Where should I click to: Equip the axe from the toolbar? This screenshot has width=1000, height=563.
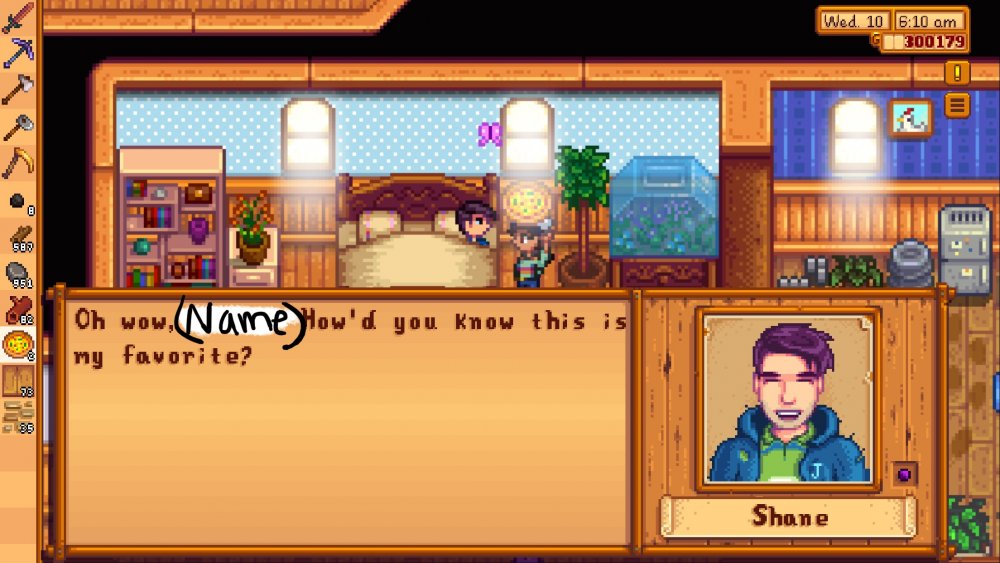point(18,88)
